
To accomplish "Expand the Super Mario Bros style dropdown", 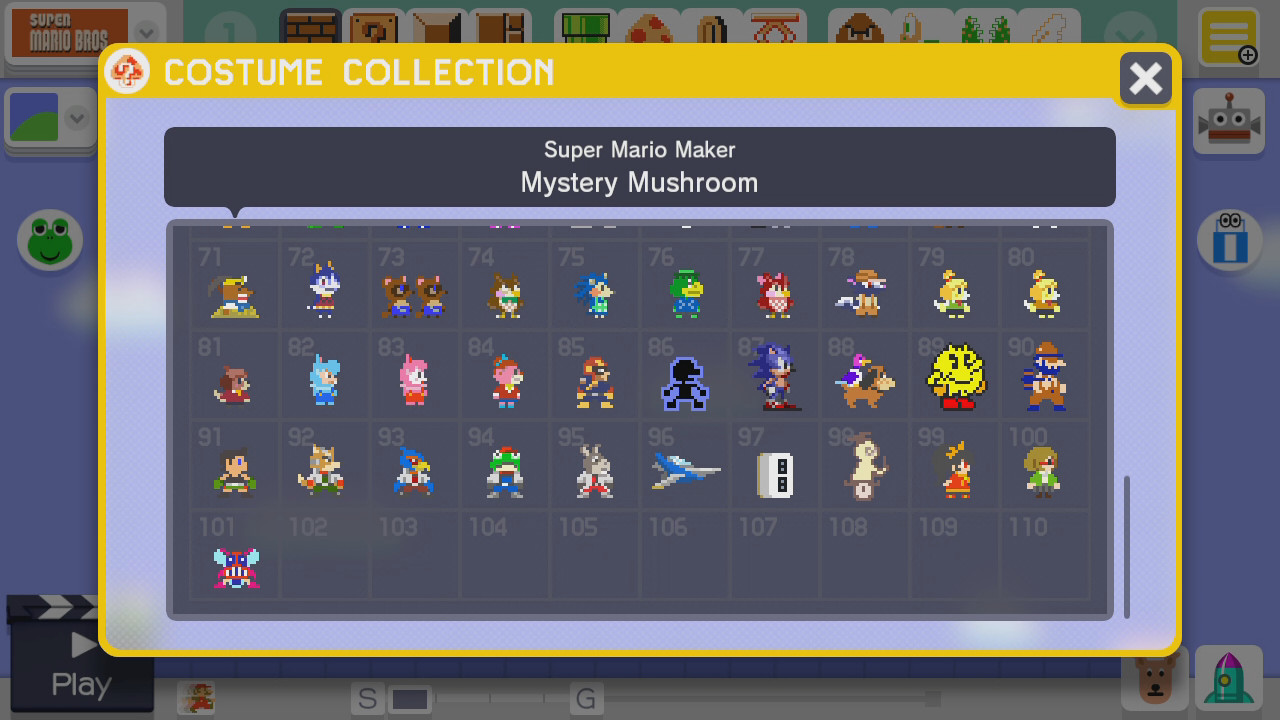I will tap(146, 32).
